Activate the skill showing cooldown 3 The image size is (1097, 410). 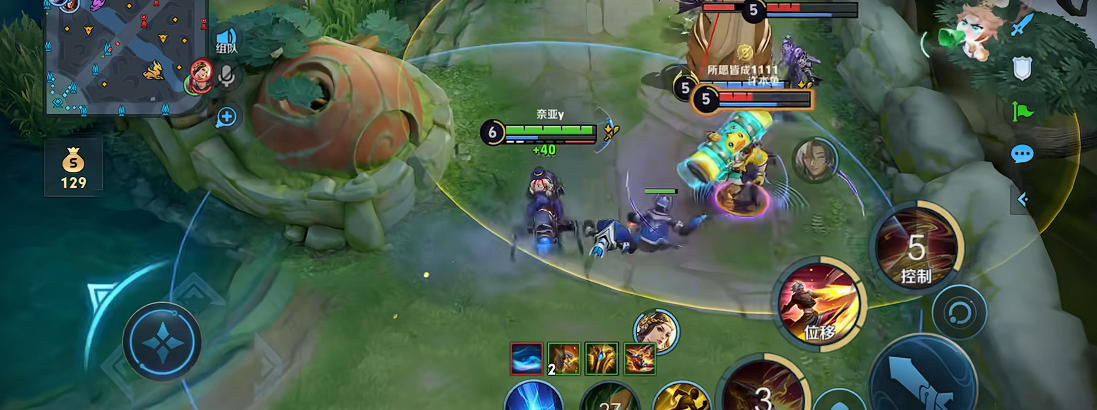[763, 394]
